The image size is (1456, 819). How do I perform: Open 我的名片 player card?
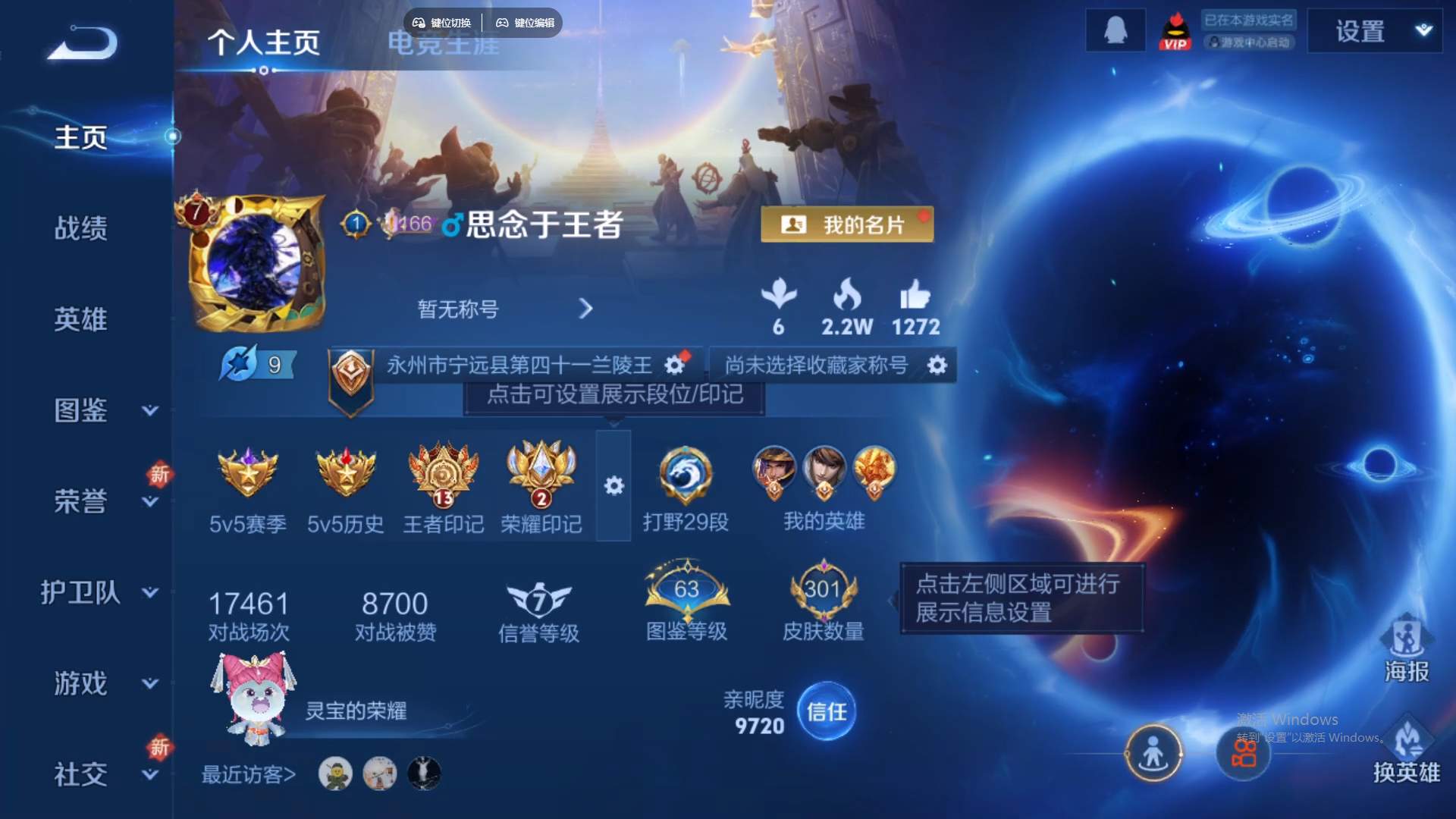tap(847, 224)
